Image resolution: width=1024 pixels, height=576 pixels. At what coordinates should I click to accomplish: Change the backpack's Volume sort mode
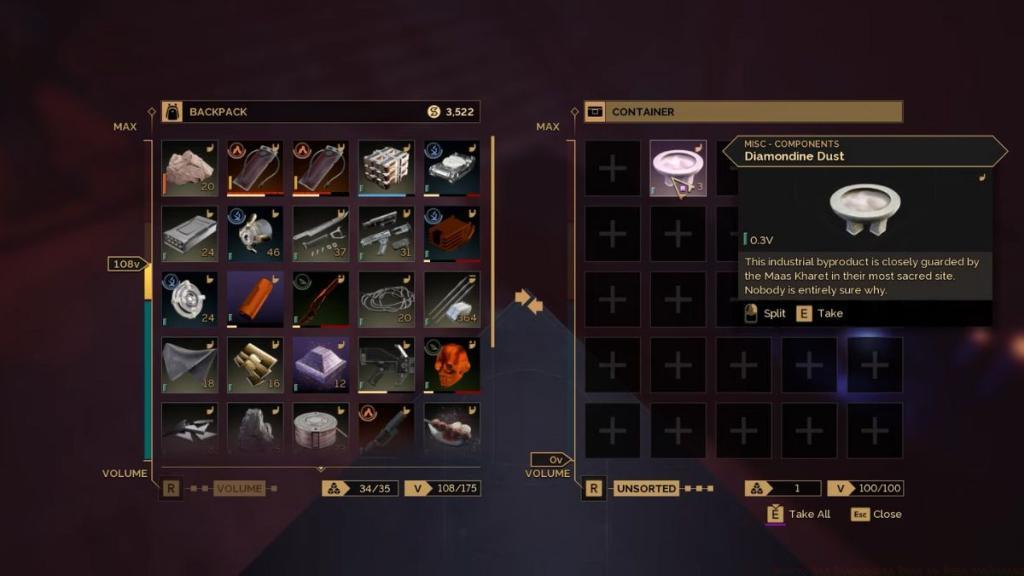238,489
